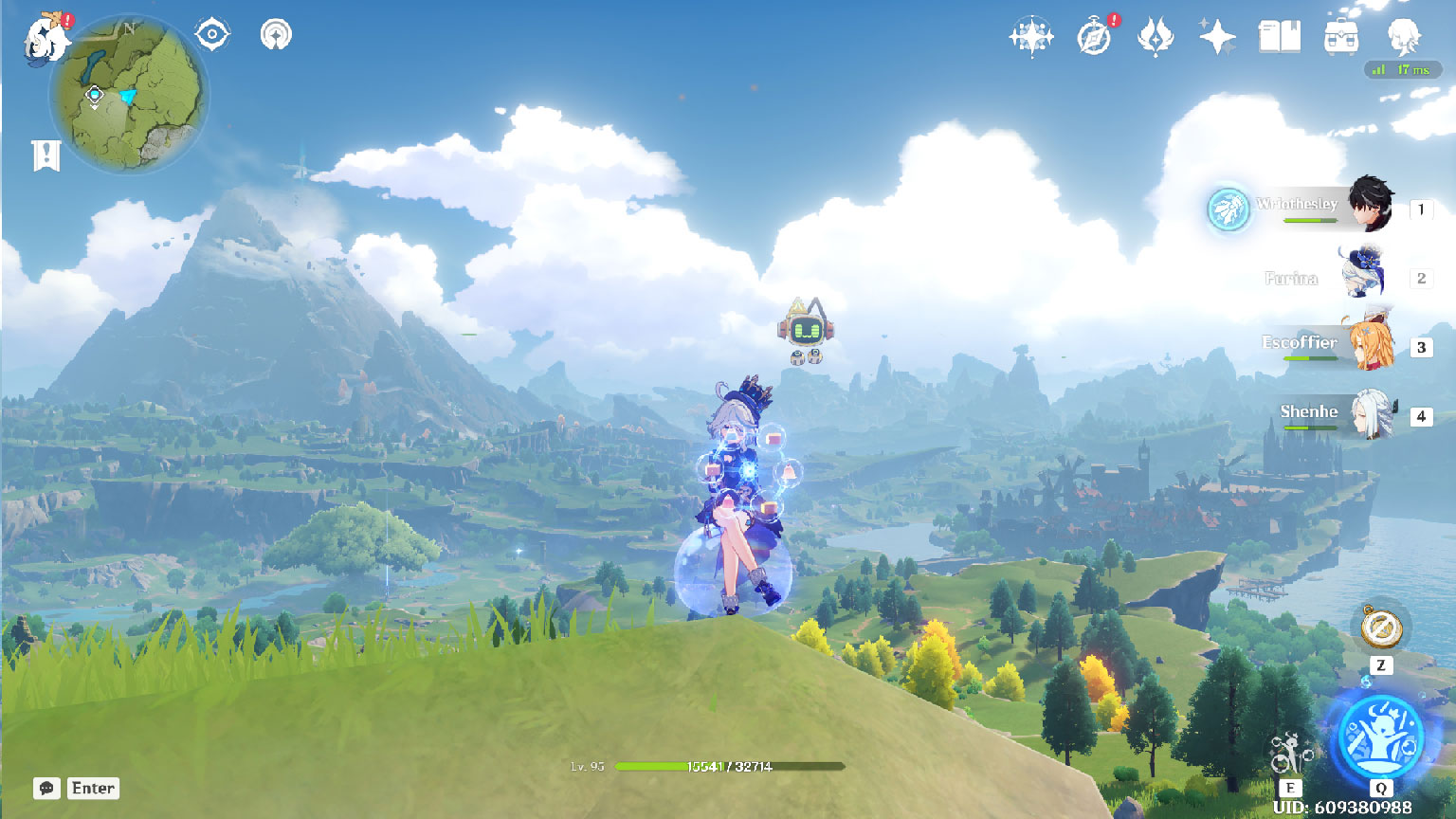Activate Furina's Elemental Burst

(1380, 737)
